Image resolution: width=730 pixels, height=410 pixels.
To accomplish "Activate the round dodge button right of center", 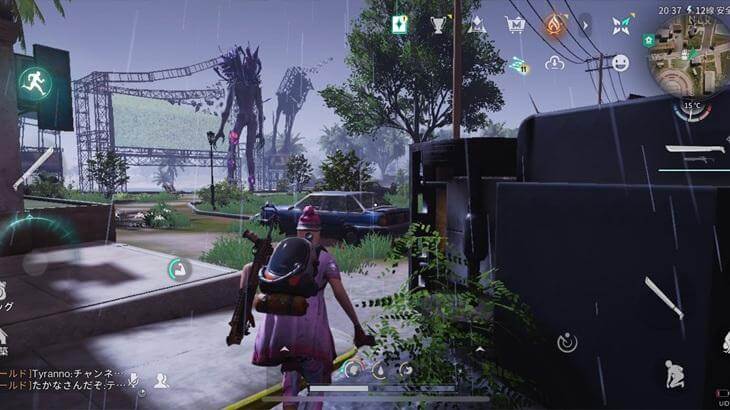I will pyautogui.click(x=567, y=343).
